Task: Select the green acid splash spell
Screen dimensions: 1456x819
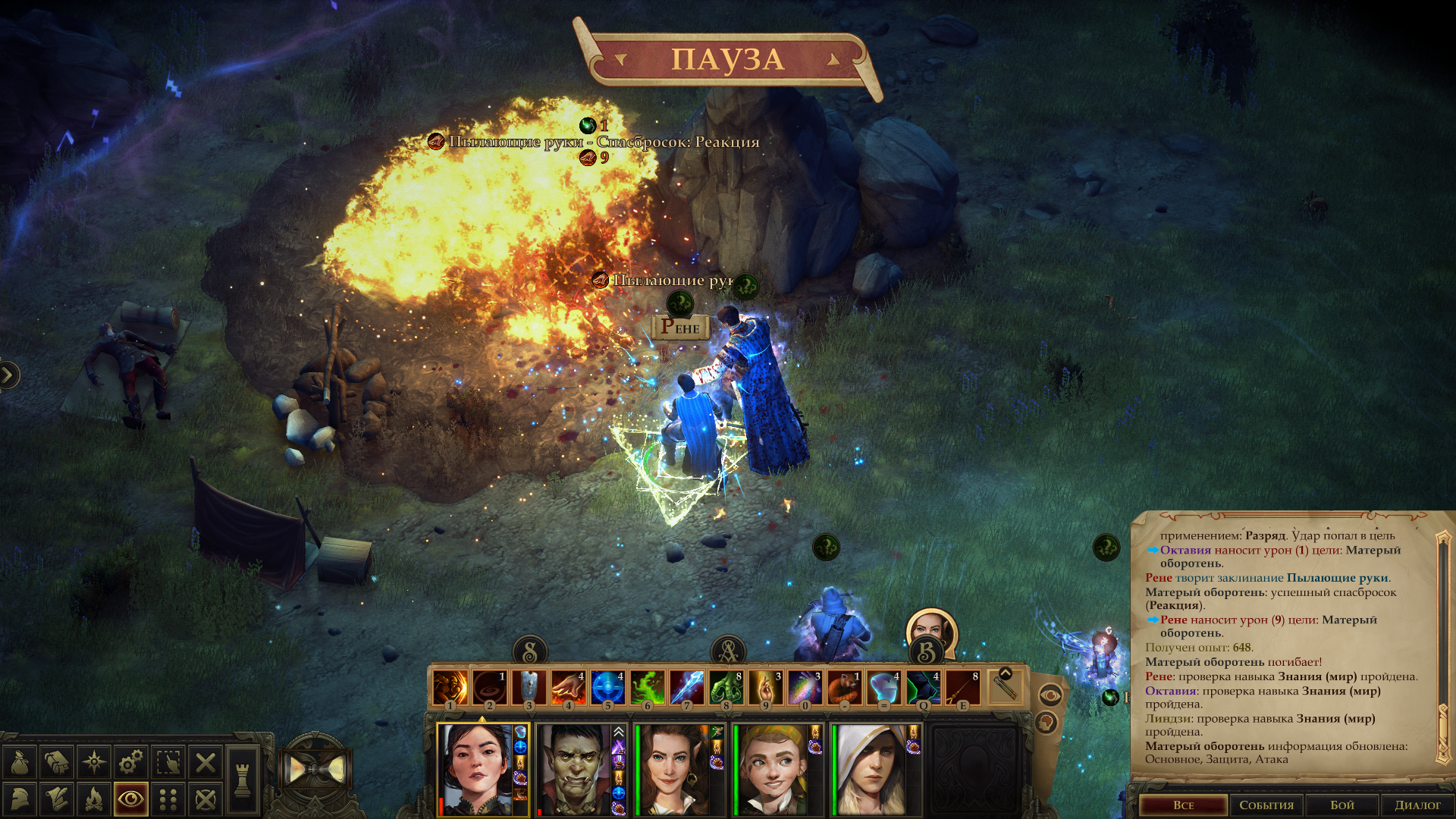Action: pos(647,688)
